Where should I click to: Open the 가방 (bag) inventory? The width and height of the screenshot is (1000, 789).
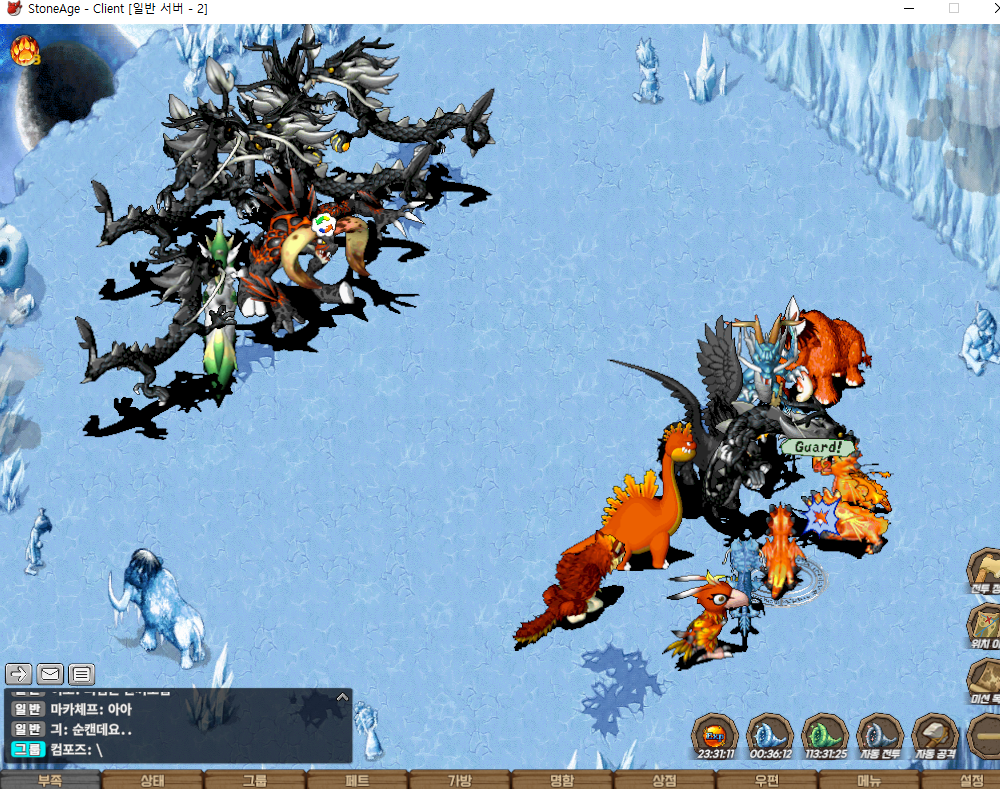click(x=459, y=780)
